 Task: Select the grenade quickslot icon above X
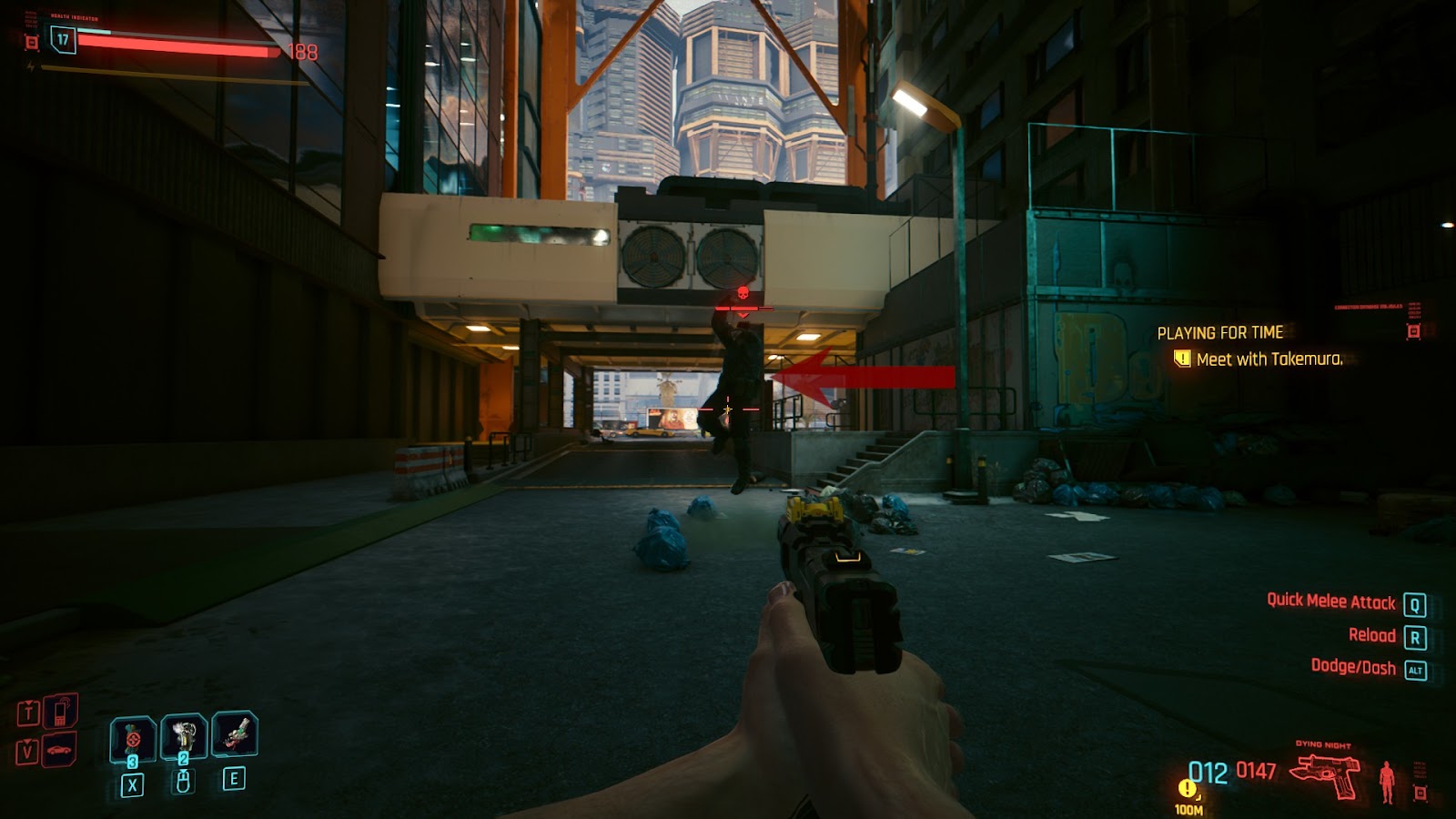point(133,738)
